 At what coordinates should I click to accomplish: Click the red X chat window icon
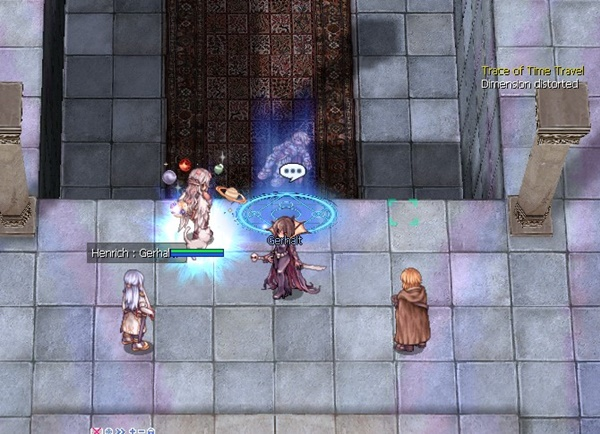[x=96, y=430]
